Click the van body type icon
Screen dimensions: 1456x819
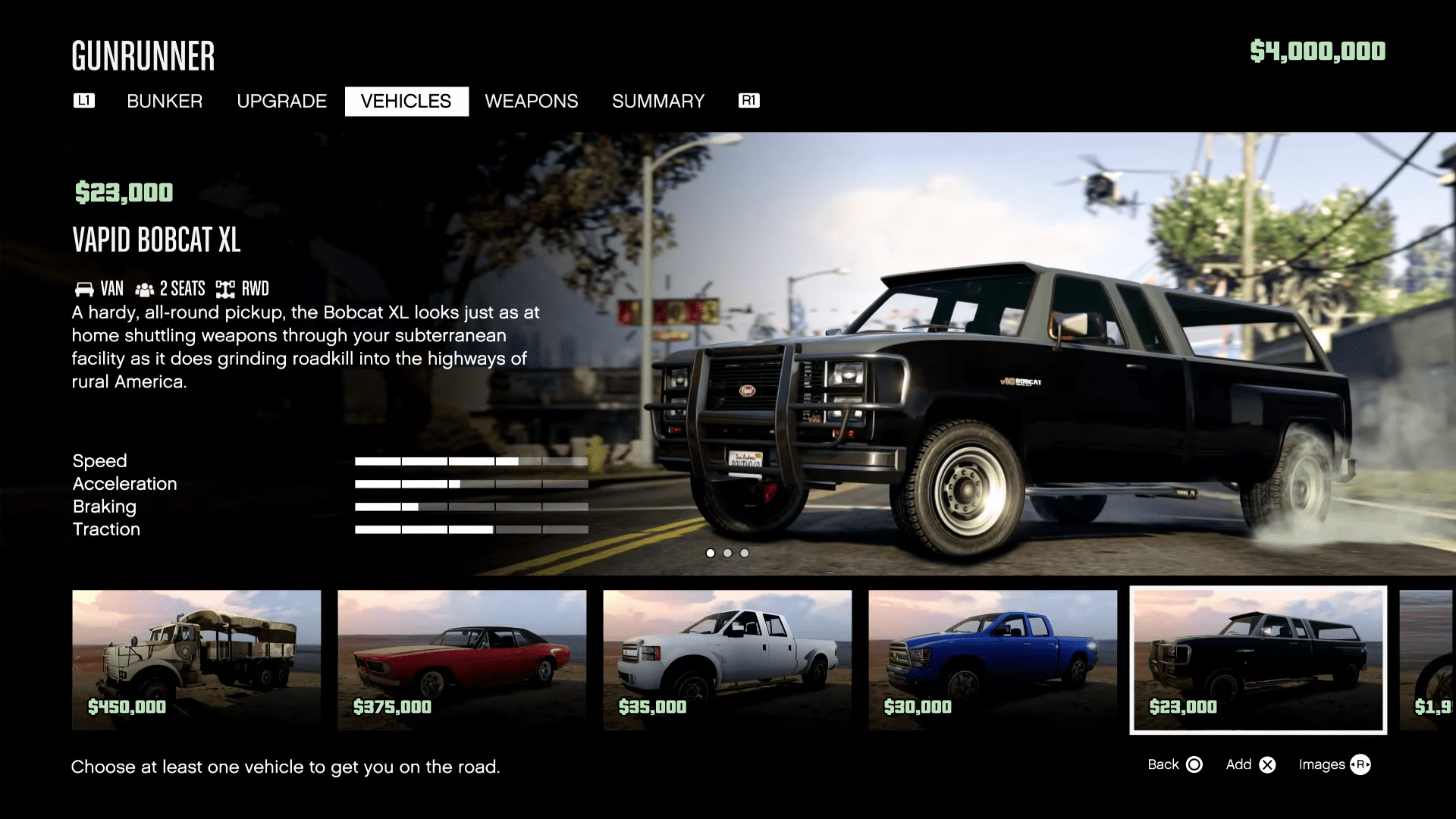pyautogui.click(x=83, y=288)
